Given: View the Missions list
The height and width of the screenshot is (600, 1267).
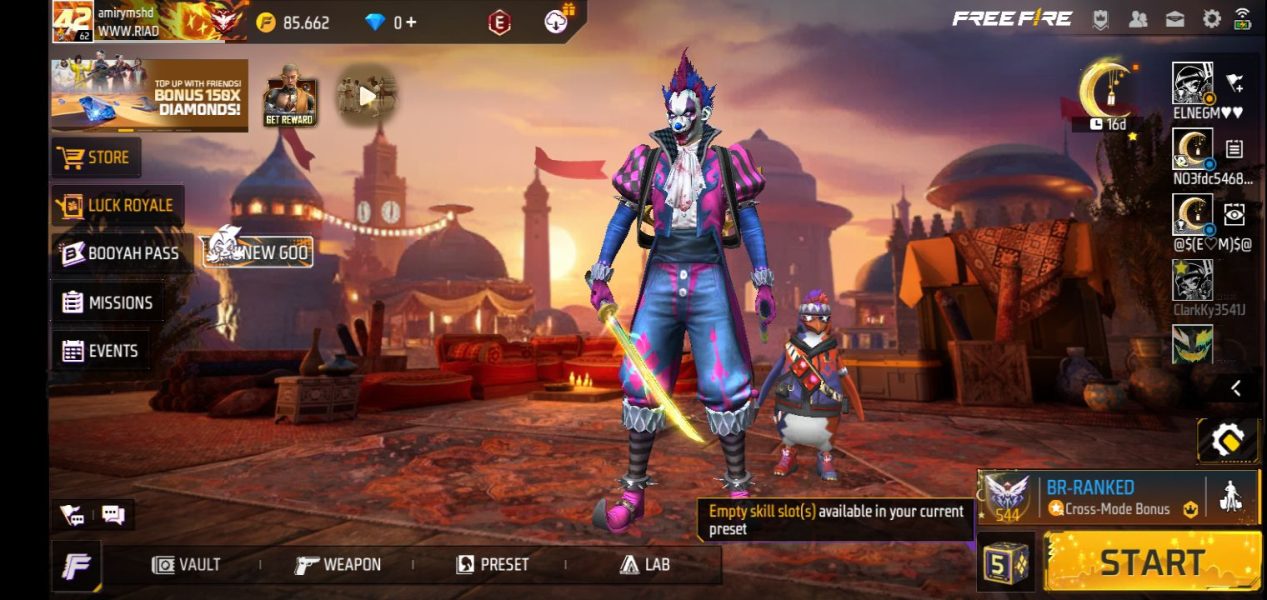Looking at the screenshot, I should click(x=108, y=303).
